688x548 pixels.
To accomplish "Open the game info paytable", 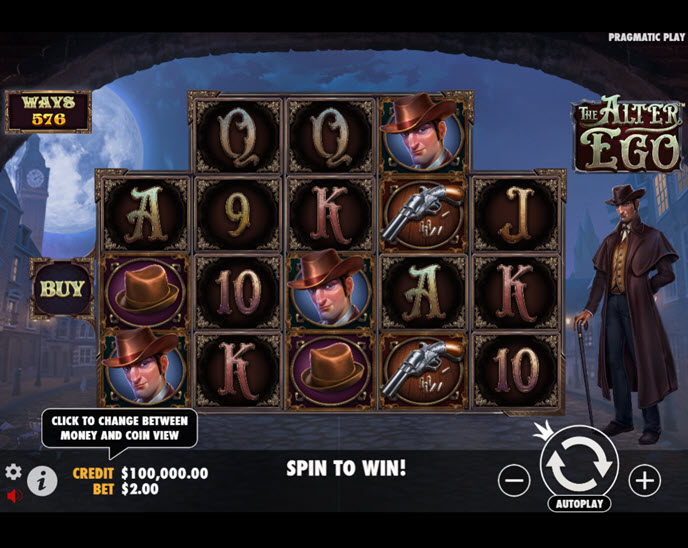I will click(x=41, y=481).
